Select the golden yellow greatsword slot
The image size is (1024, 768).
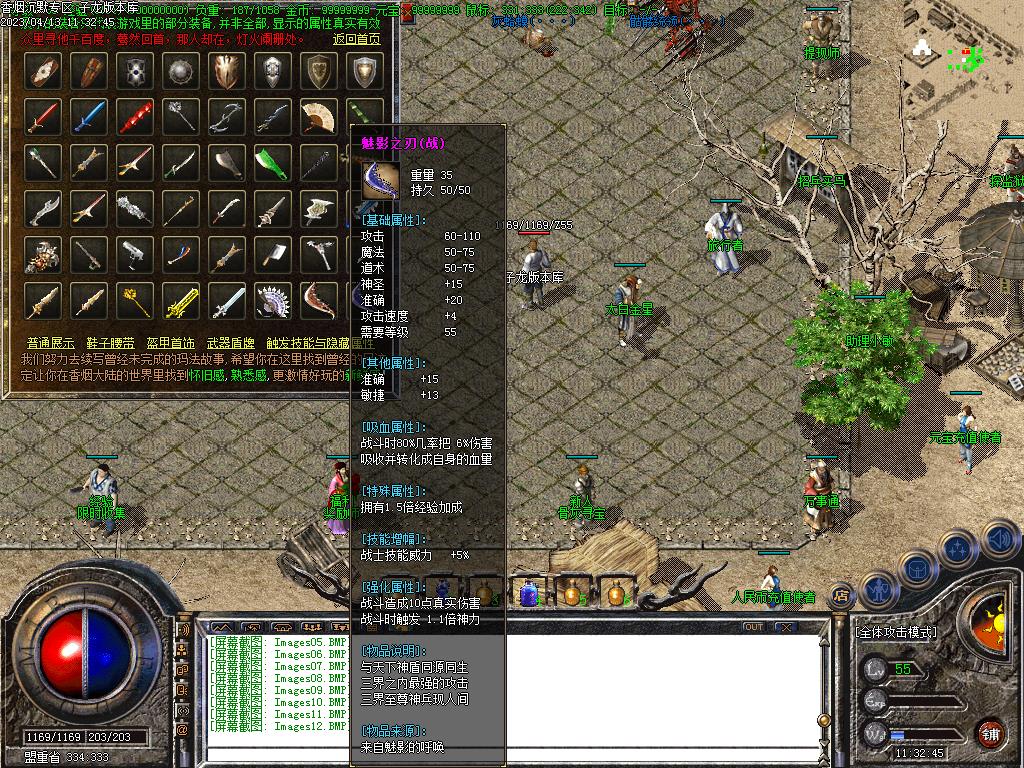click(180, 300)
